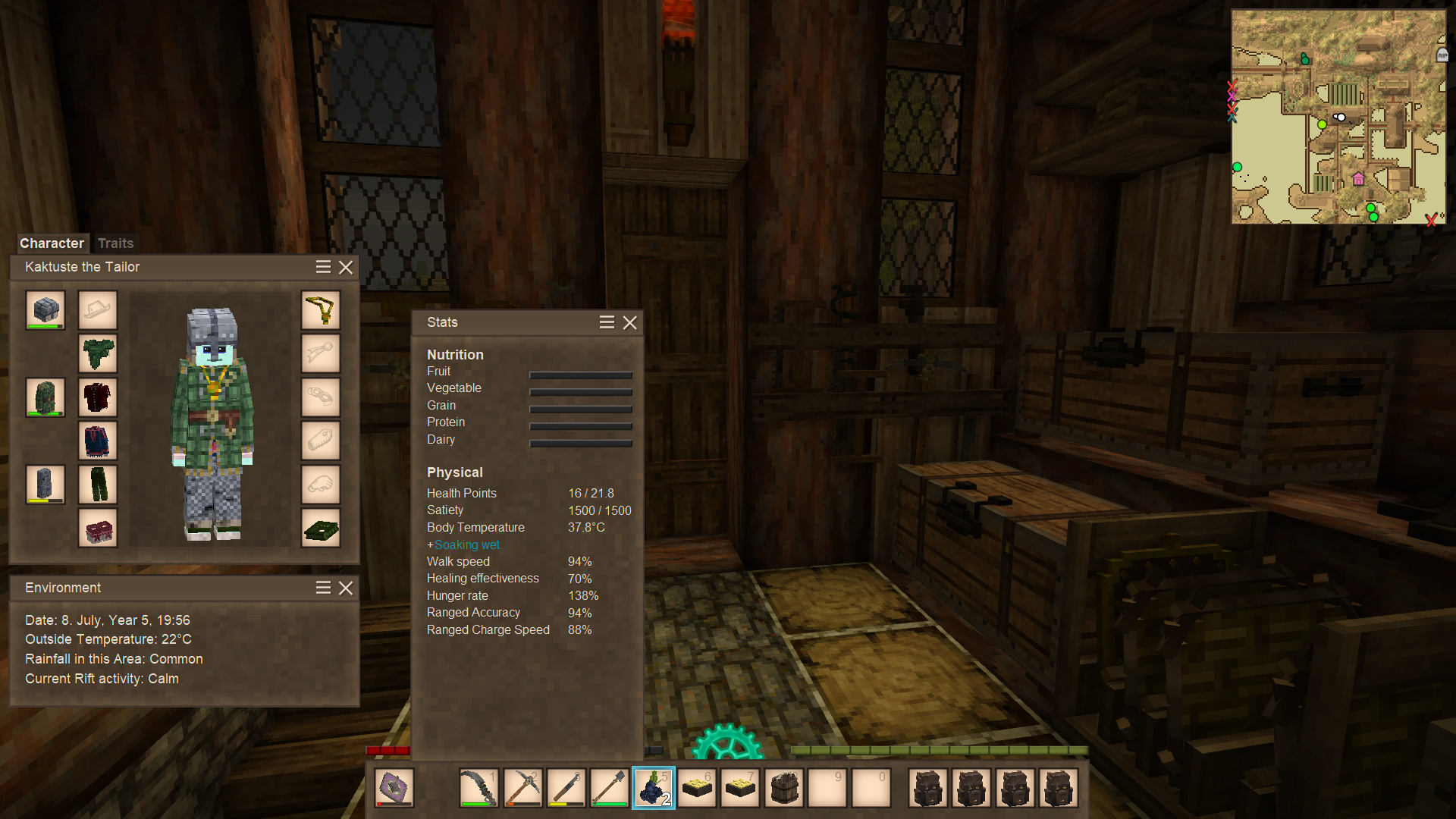The height and width of the screenshot is (819, 1456).
Task: Open the Stats window hamburger menu
Action: point(607,322)
